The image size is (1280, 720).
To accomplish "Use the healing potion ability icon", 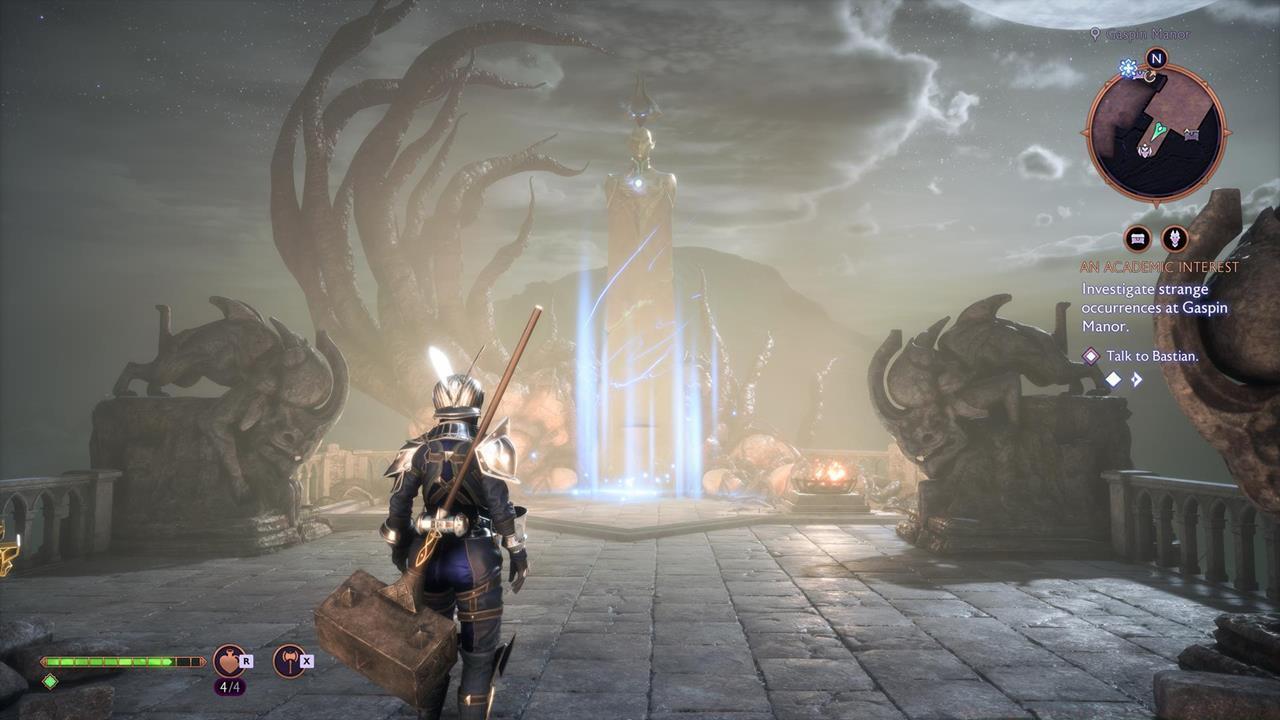I will 228,660.
